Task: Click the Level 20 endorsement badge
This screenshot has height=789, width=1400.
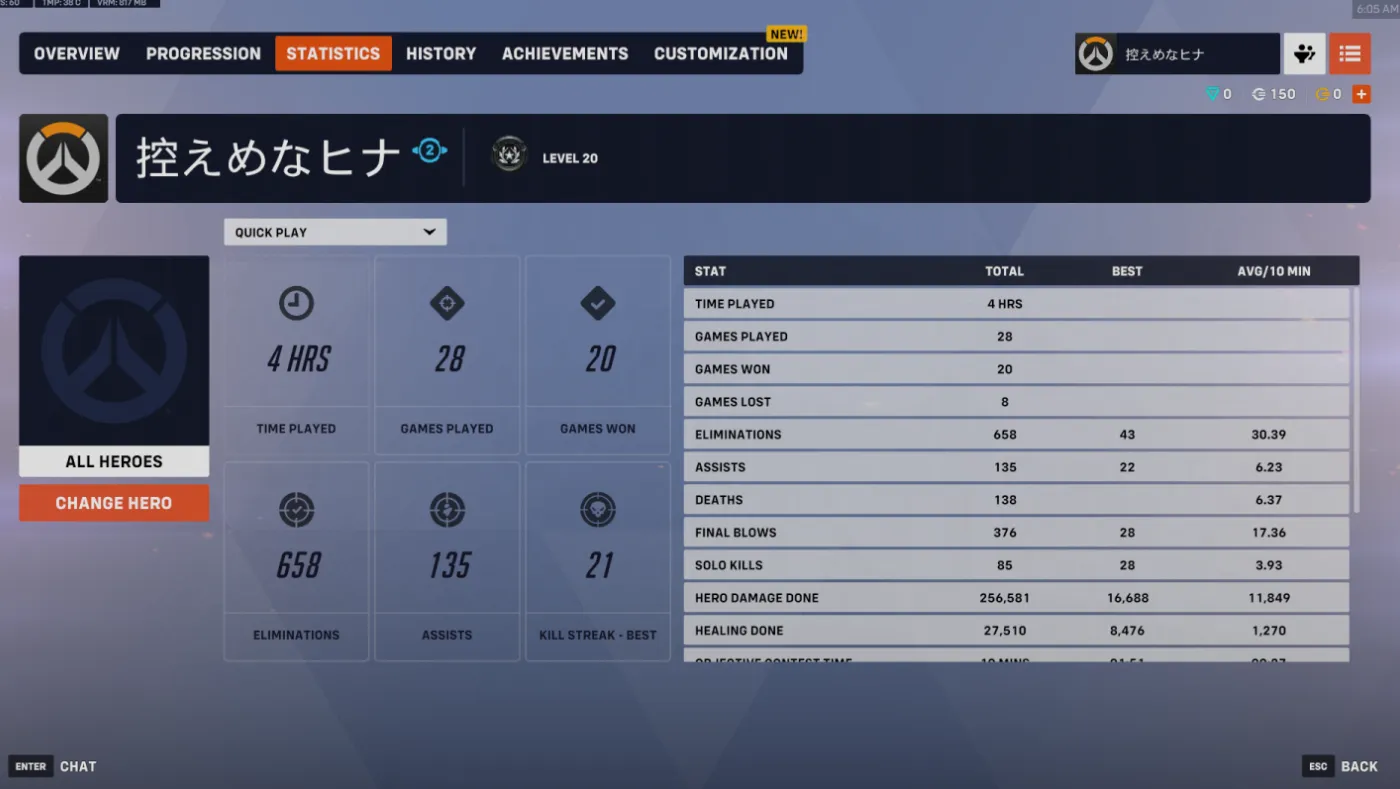Action: pos(509,154)
